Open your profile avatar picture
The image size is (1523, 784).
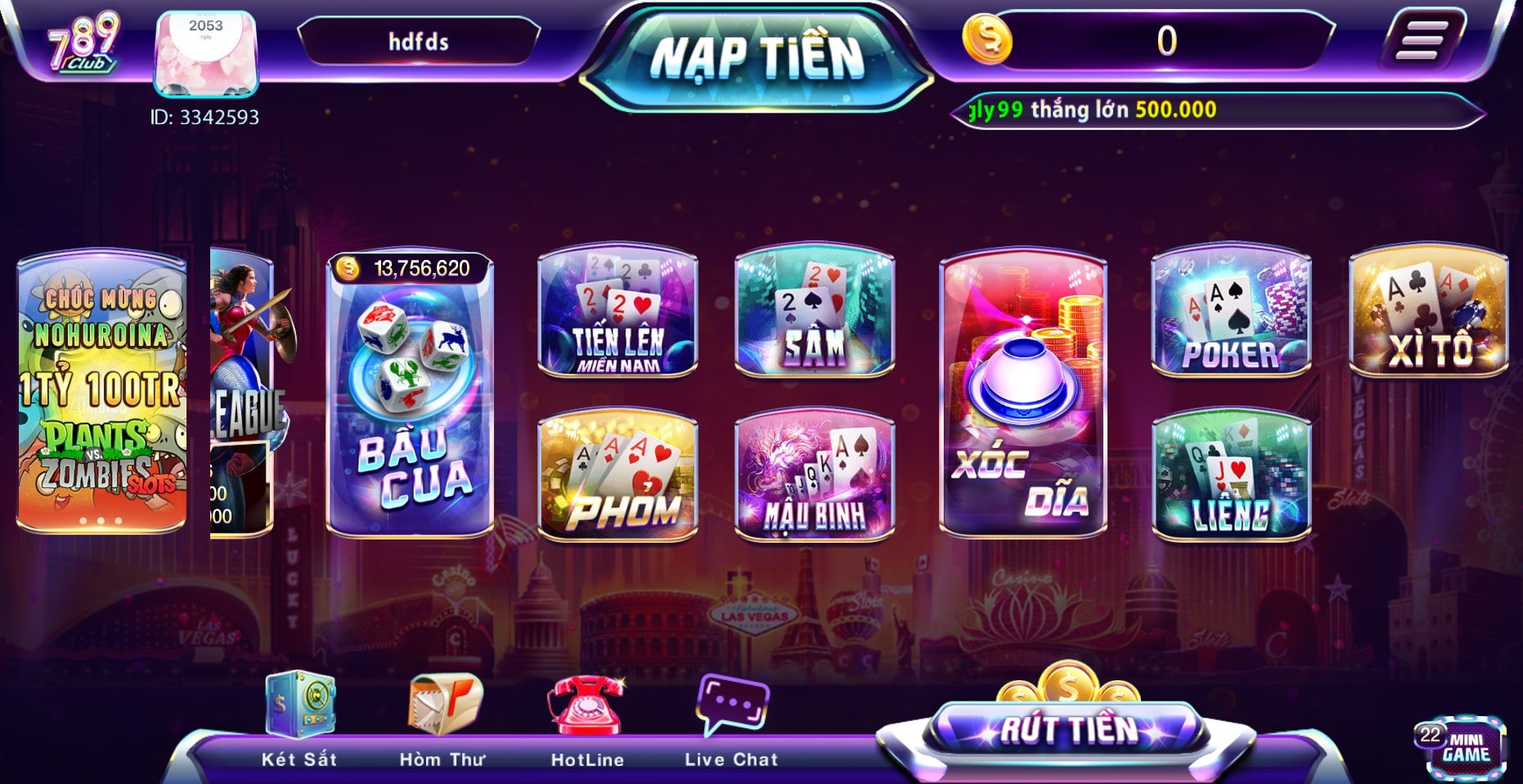pos(205,52)
